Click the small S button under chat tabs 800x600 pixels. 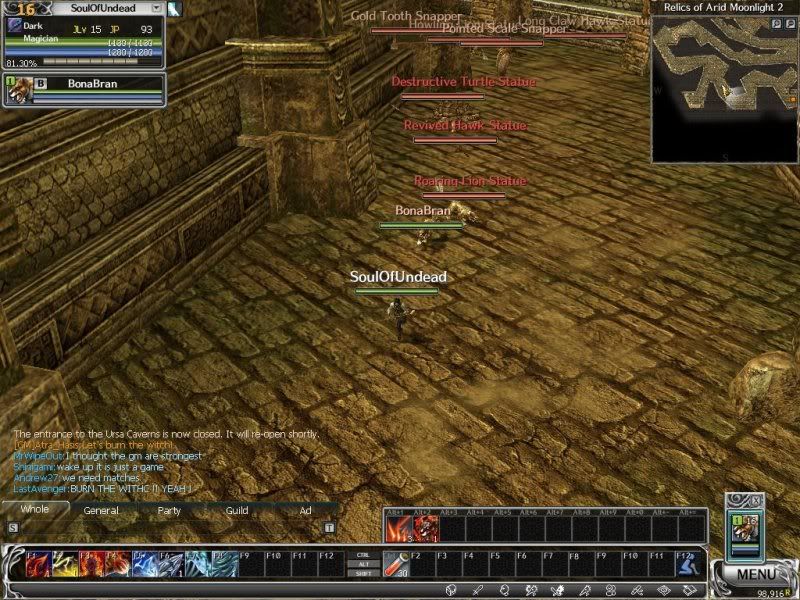pyautogui.click(x=13, y=526)
